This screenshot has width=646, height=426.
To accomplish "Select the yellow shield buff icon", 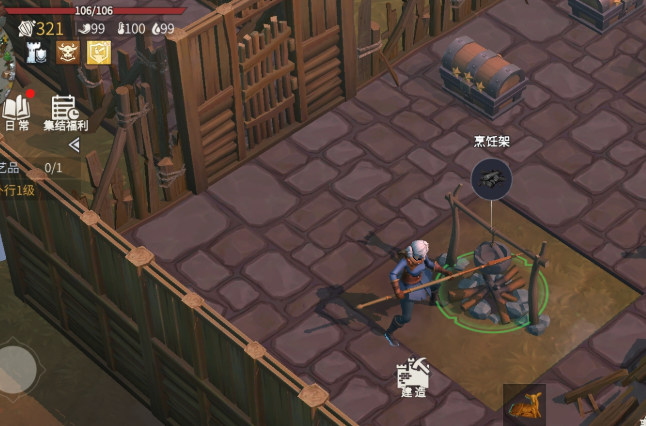I will (x=98, y=53).
